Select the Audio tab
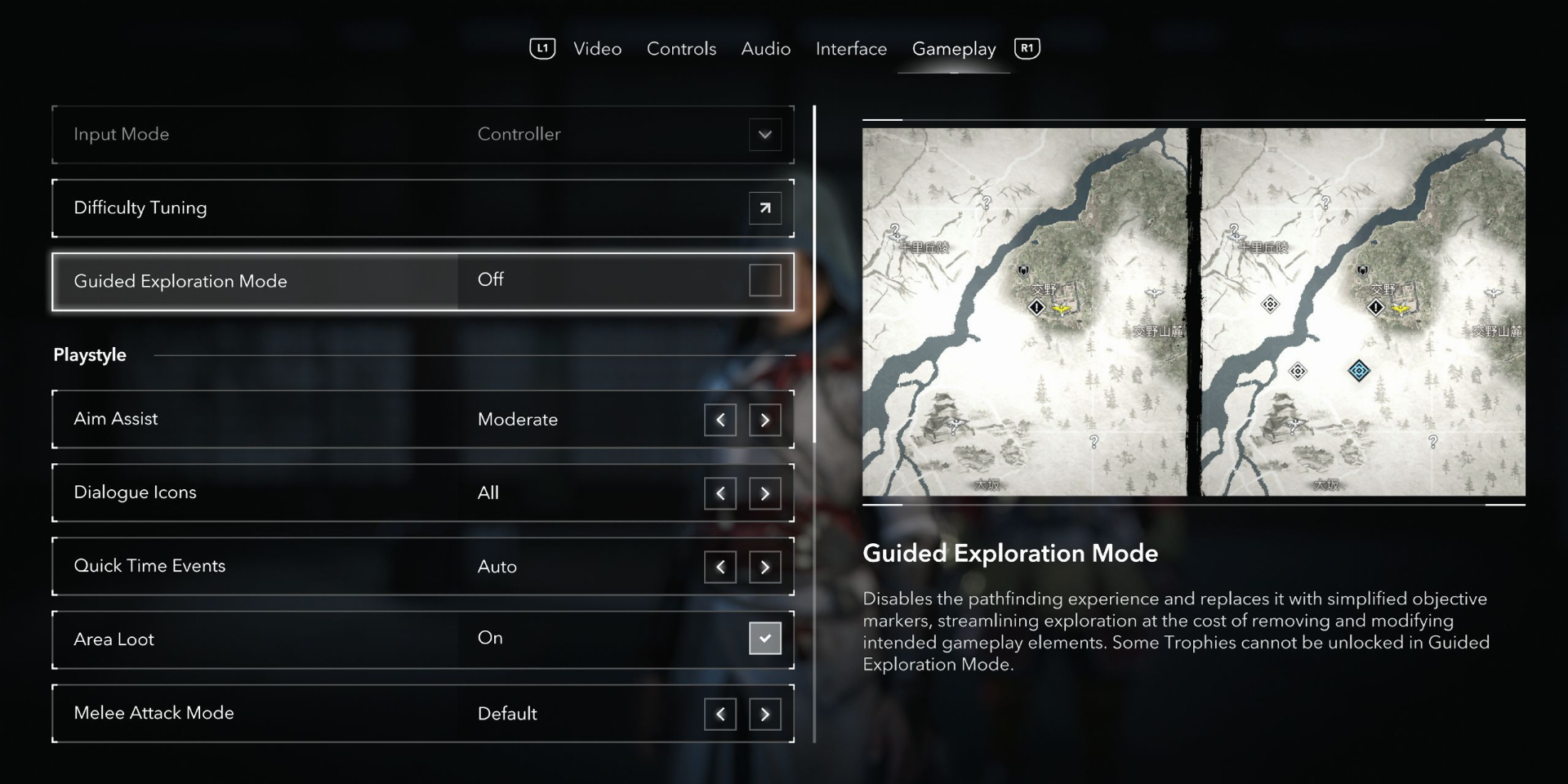The width and height of the screenshot is (1568, 784). 765,49
